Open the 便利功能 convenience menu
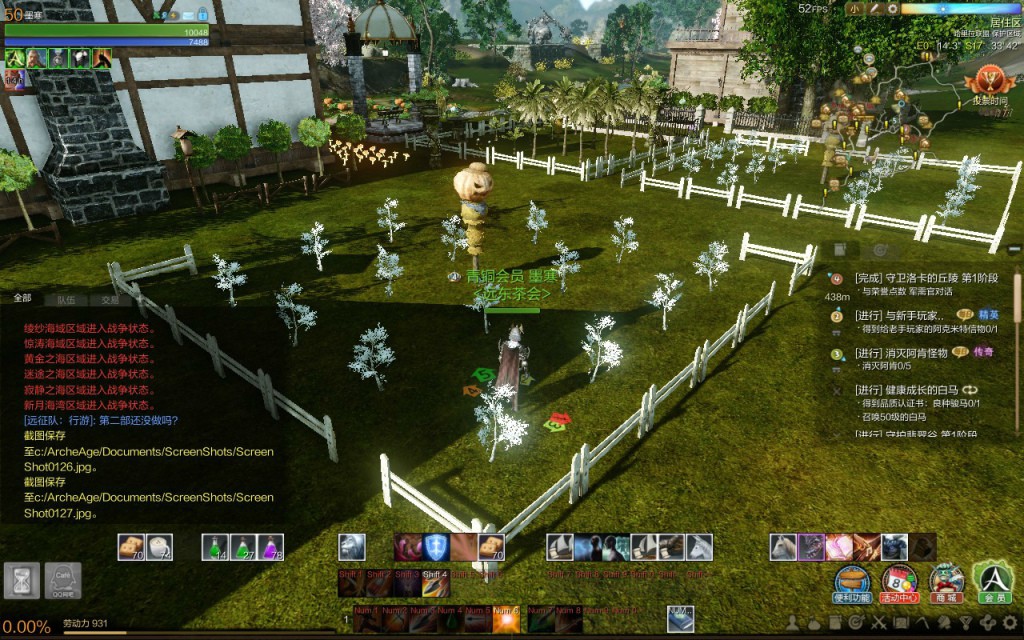 coord(851,582)
